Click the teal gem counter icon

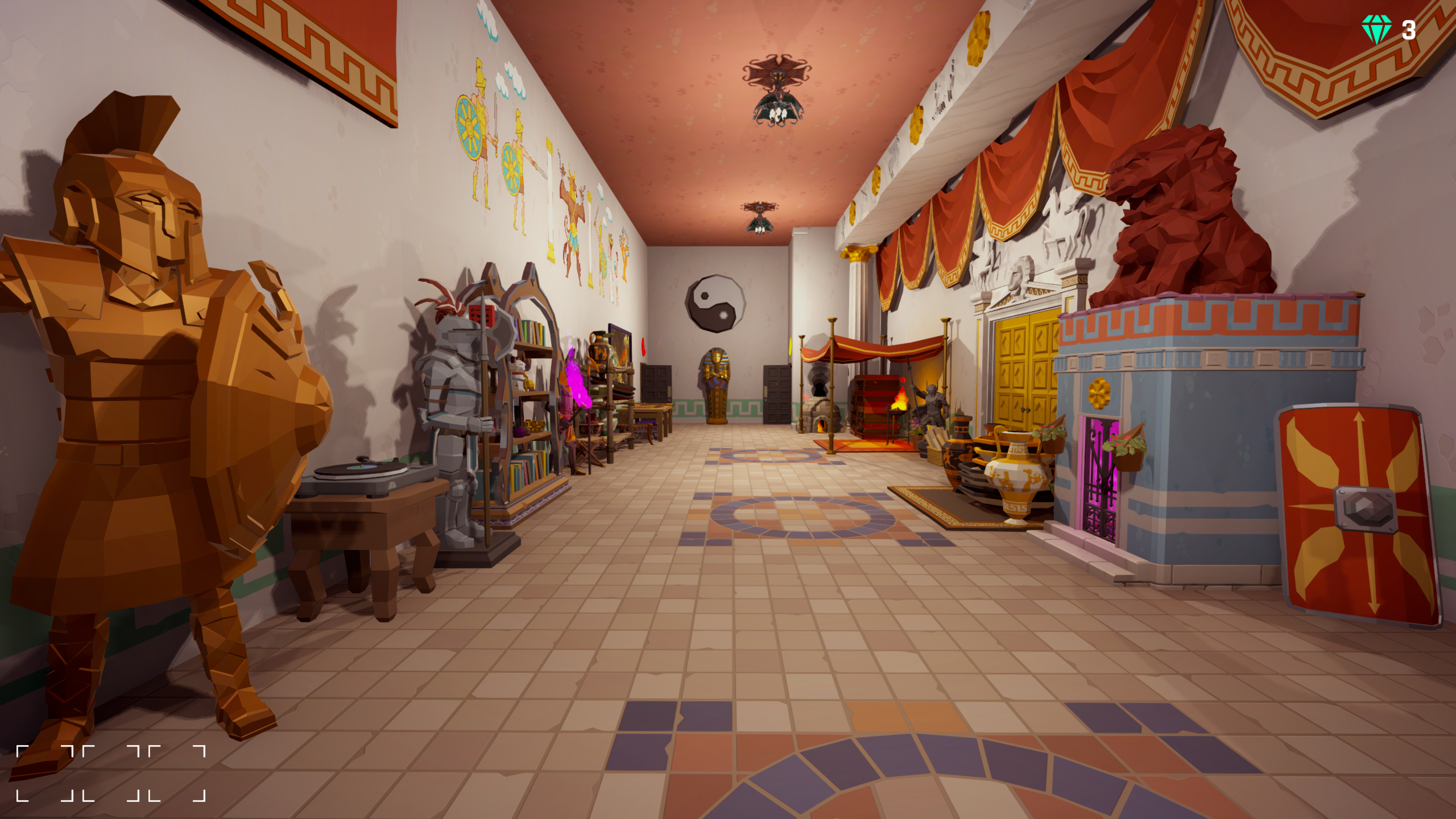tap(1376, 28)
